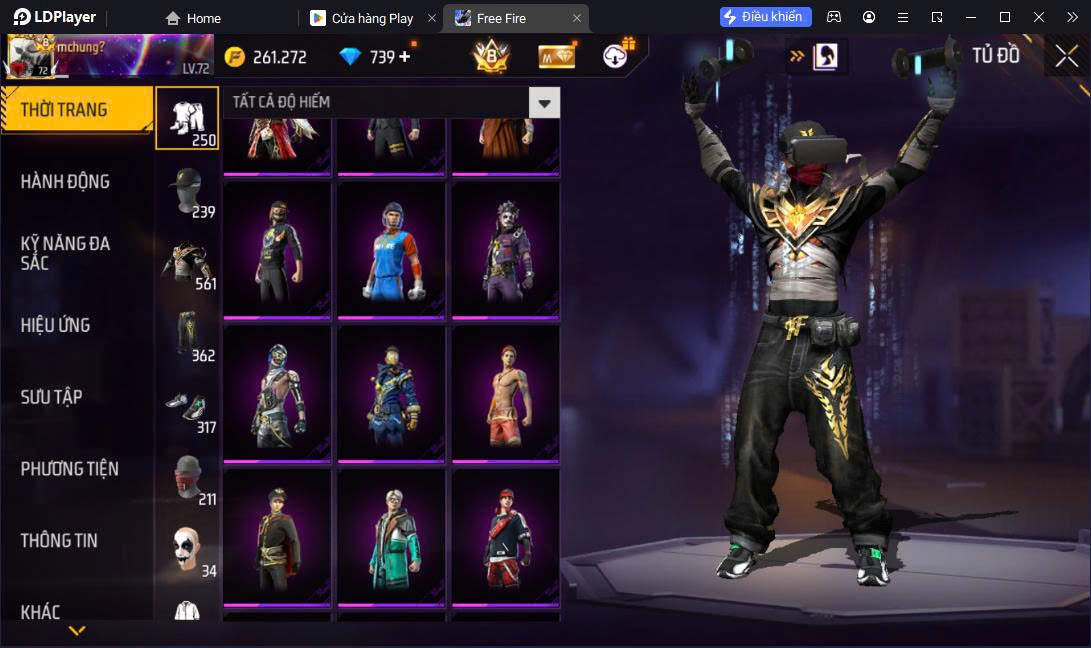Show the Thông Tin section
The image size is (1091, 648).
point(60,541)
